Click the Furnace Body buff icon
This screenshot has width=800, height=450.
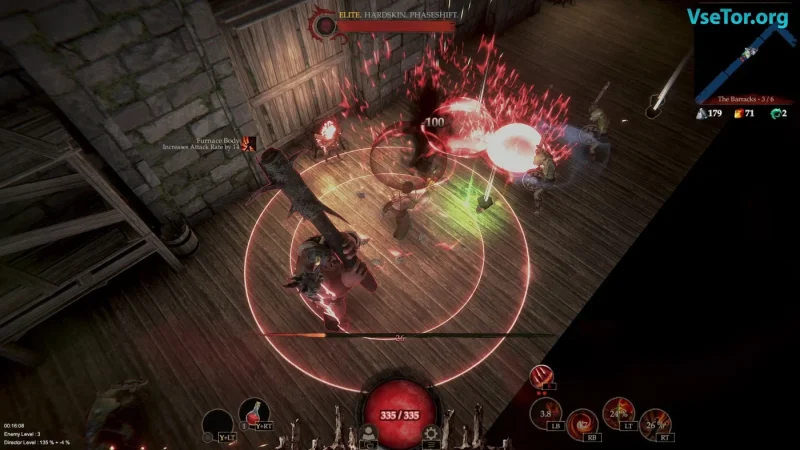coord(251,145)
